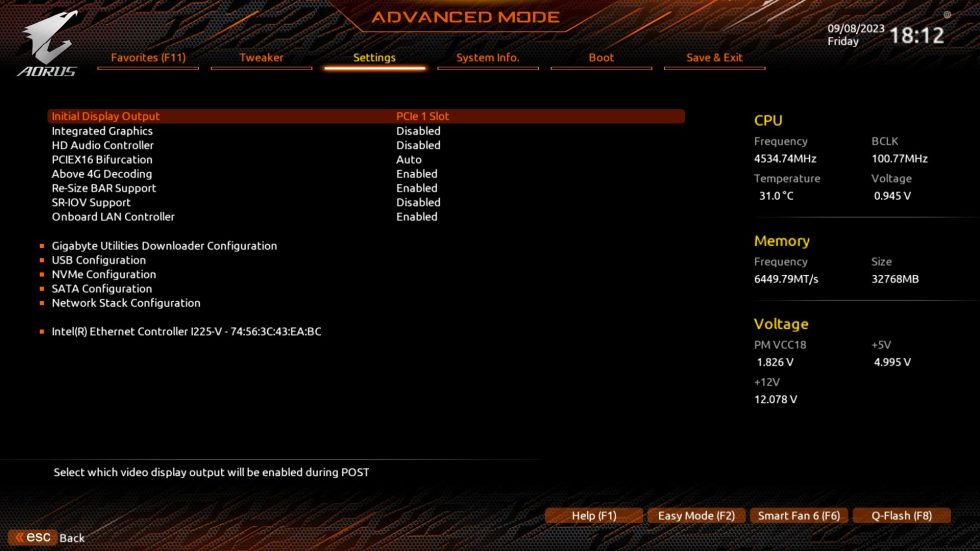Screen dimensions: 980x551
Task: Select the Onboard LAN Controller option
Action: [x=113, y=217]
